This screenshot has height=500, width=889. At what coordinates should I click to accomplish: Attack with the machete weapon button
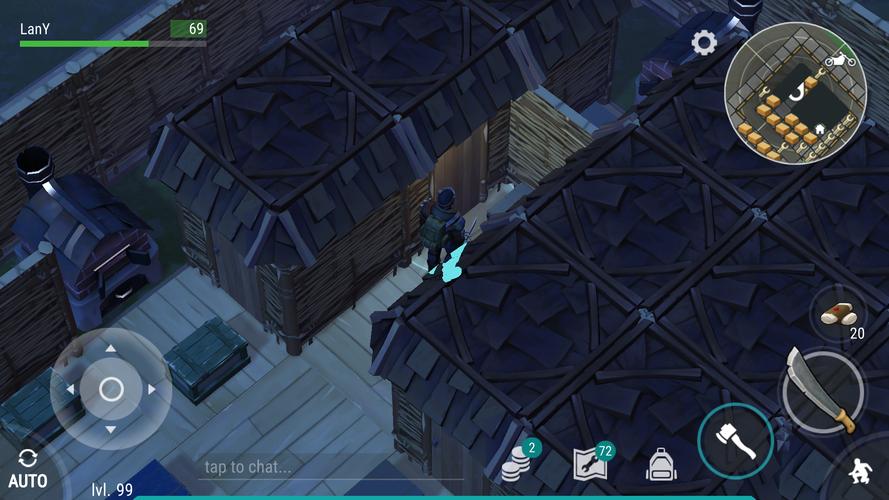[x=821, y=388]
